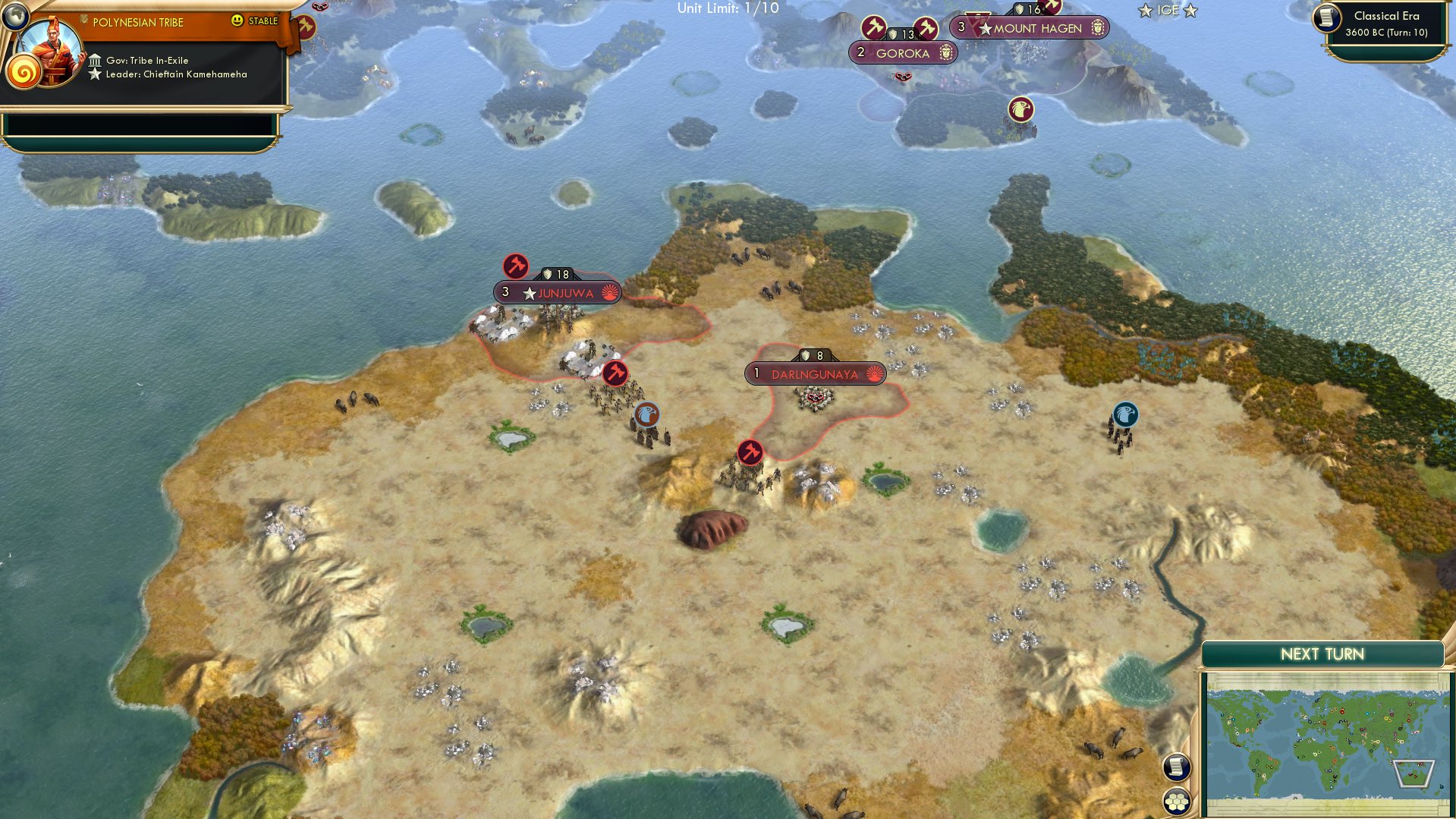This screenshot has width=1456, height=819.
Task: Open the notification log scroll icon
Action: click(x=1175, y=767)
